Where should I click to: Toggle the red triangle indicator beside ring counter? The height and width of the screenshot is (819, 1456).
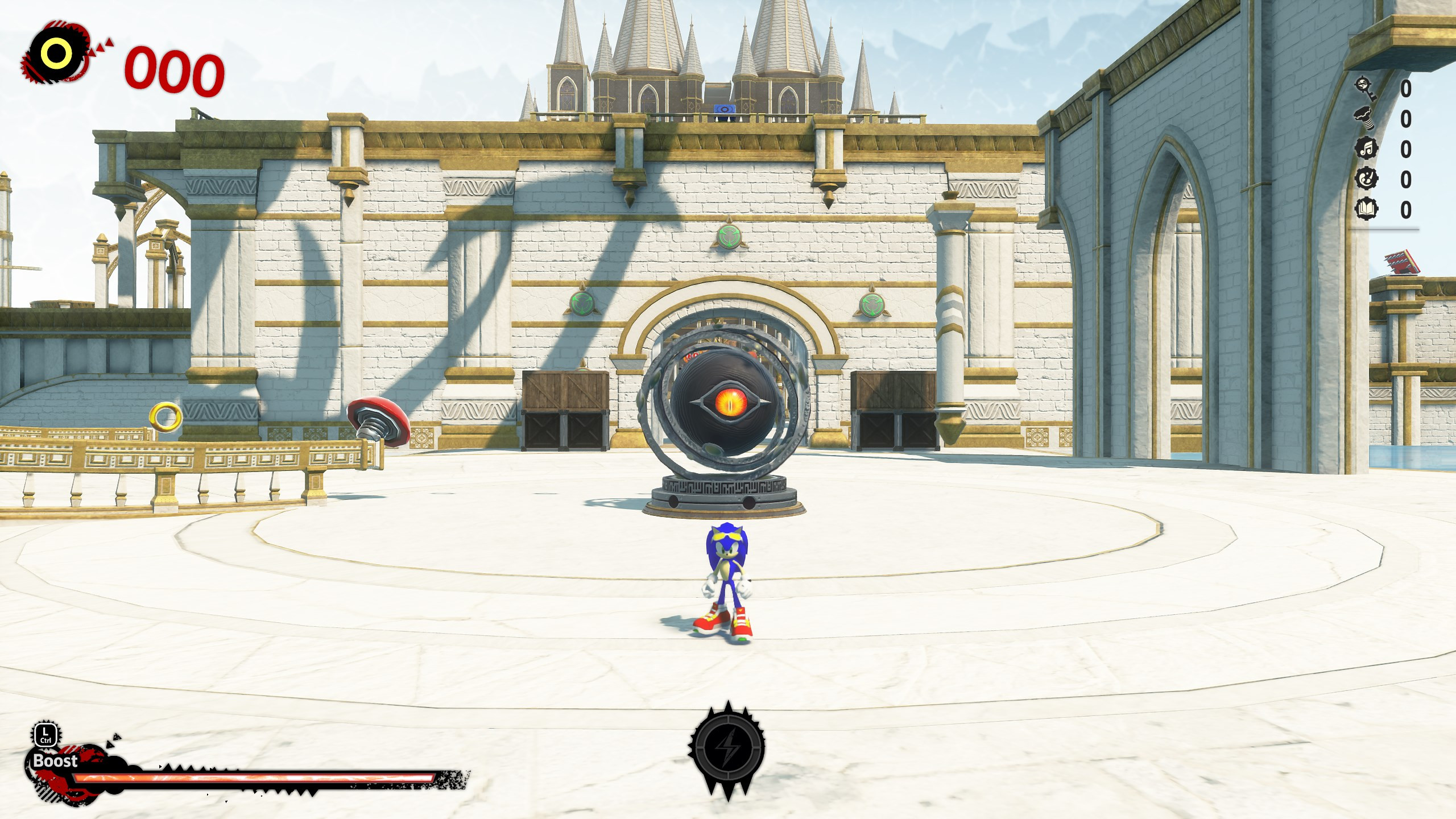[x=101, y=44]
